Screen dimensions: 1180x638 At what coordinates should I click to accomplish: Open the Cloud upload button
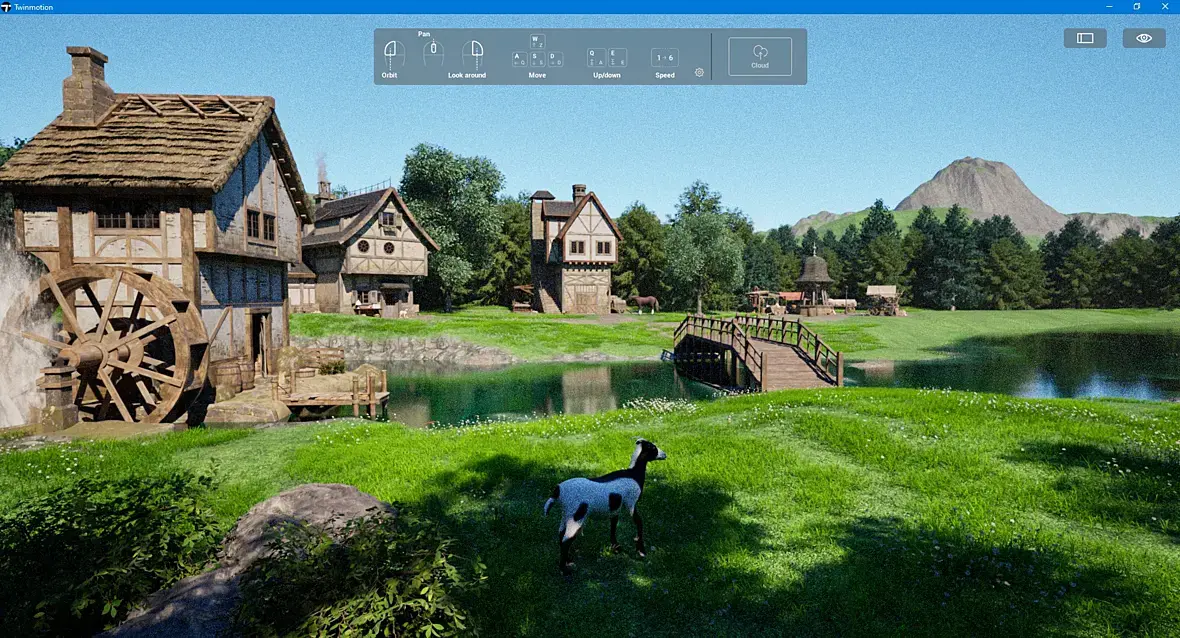[x=760, y=56]
